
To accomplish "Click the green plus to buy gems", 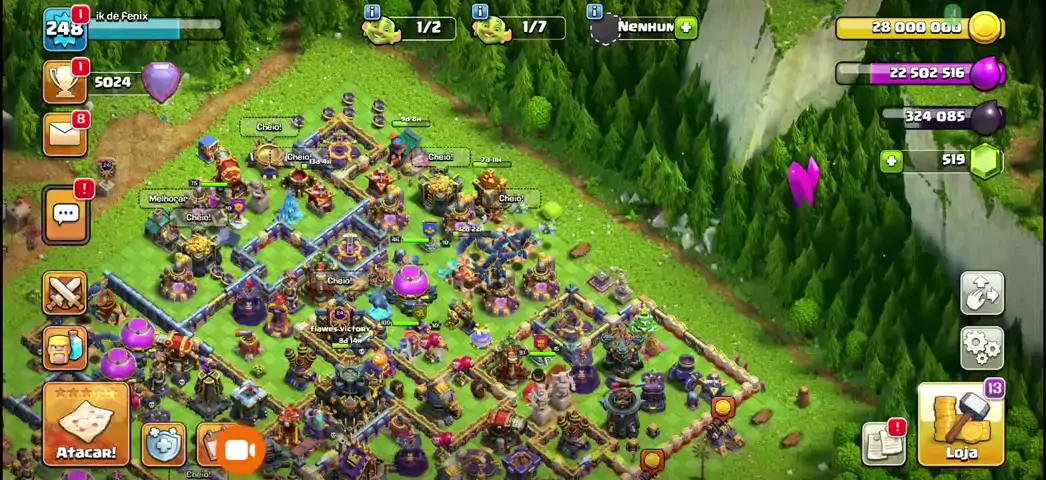I will click(891, 160).
